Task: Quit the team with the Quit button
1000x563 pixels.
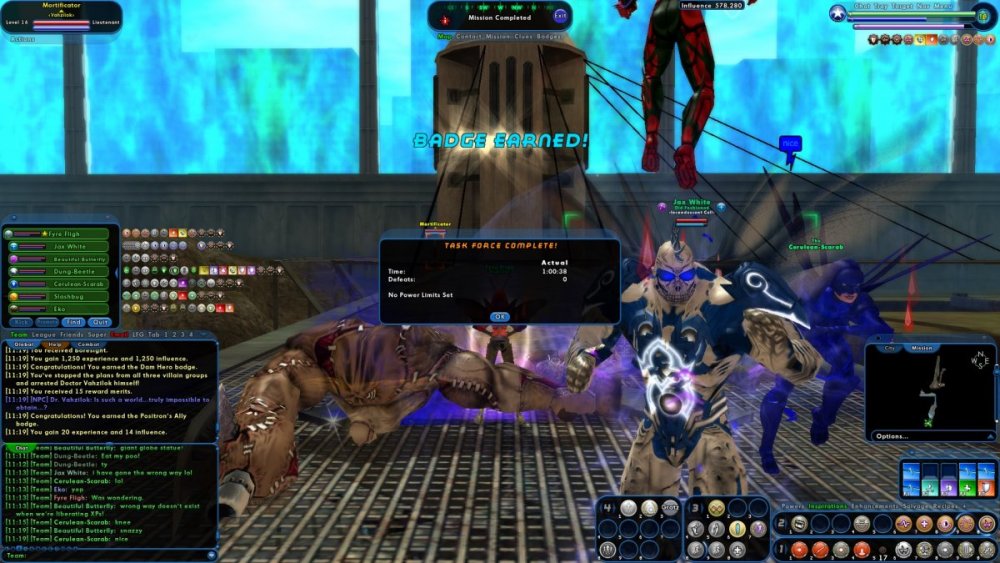Action: tap(99, 322)
